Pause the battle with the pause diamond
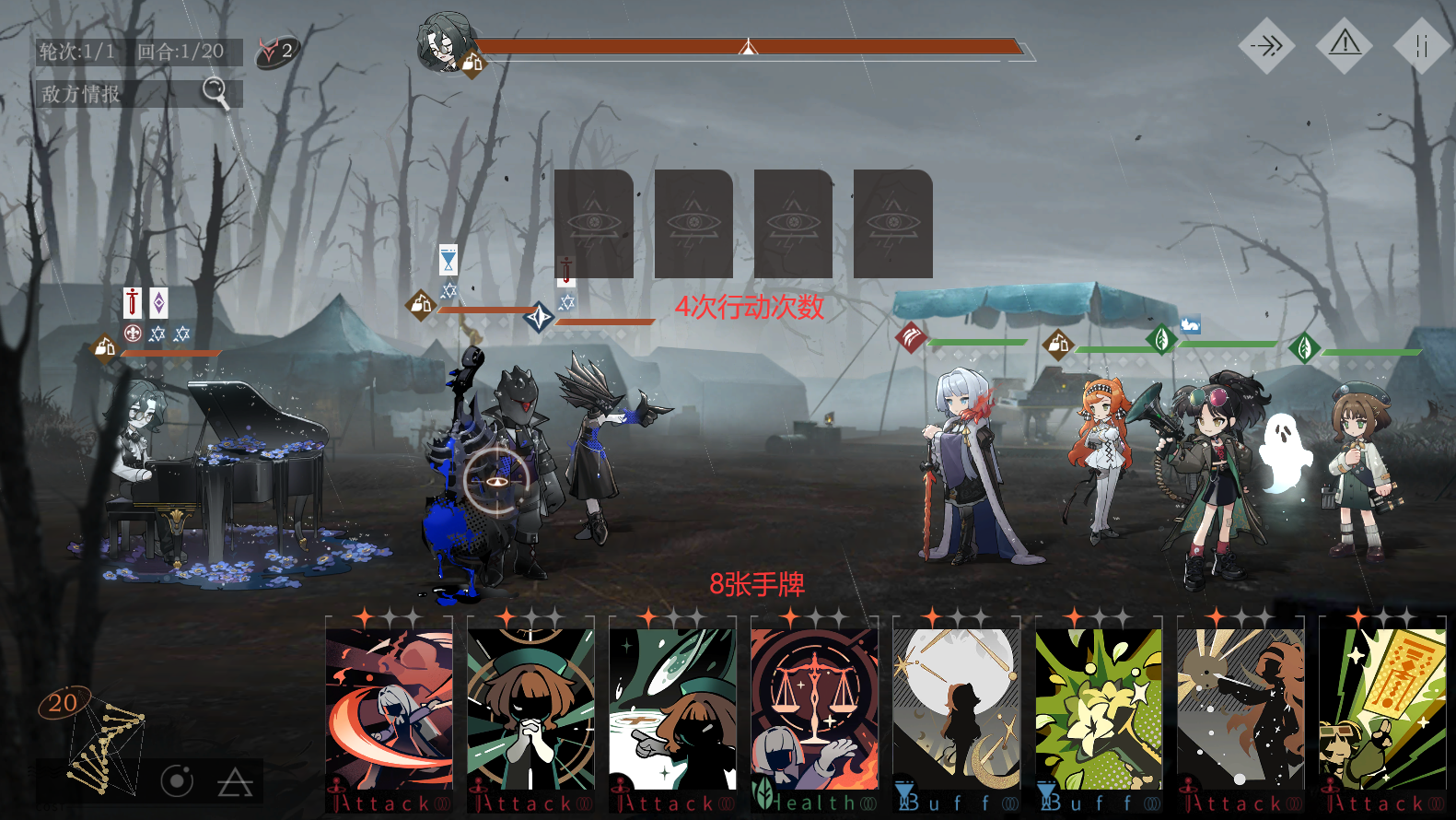 (x=1421, y=45)
